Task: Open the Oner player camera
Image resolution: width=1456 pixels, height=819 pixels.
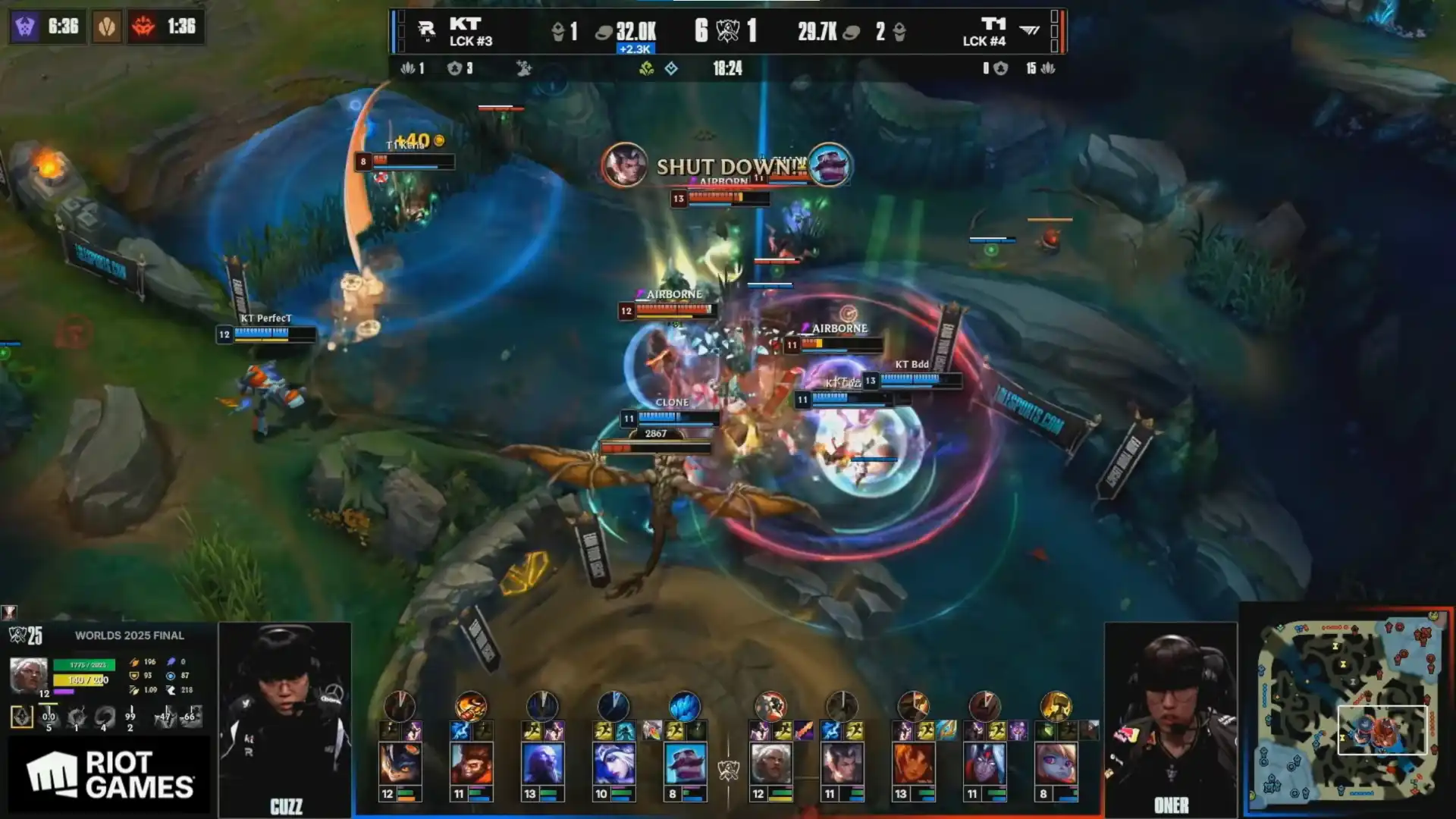Action: pos(1170,717)
